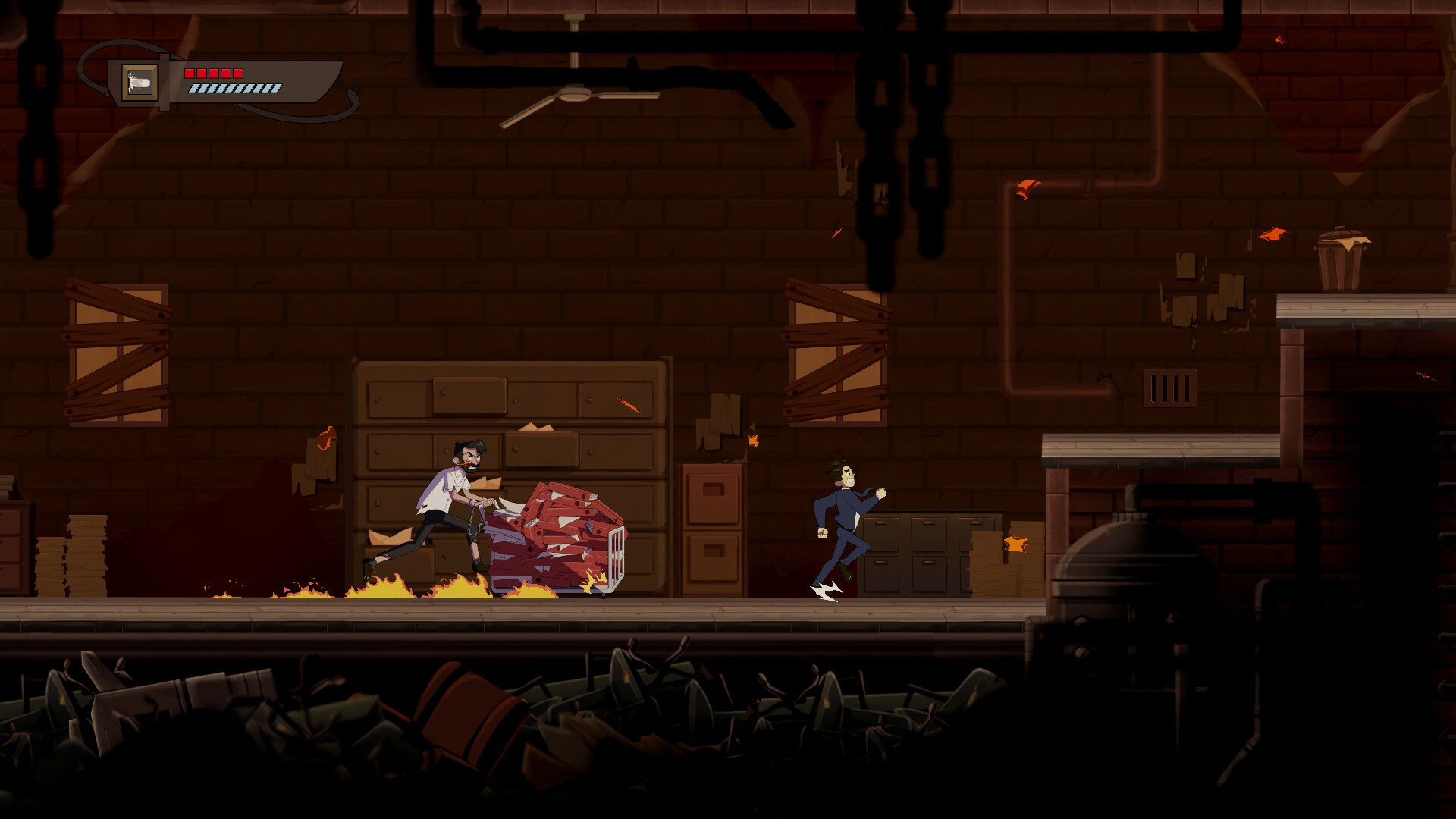Select the hanging chain near the ceiling pipes

click(x=880, y=152)
